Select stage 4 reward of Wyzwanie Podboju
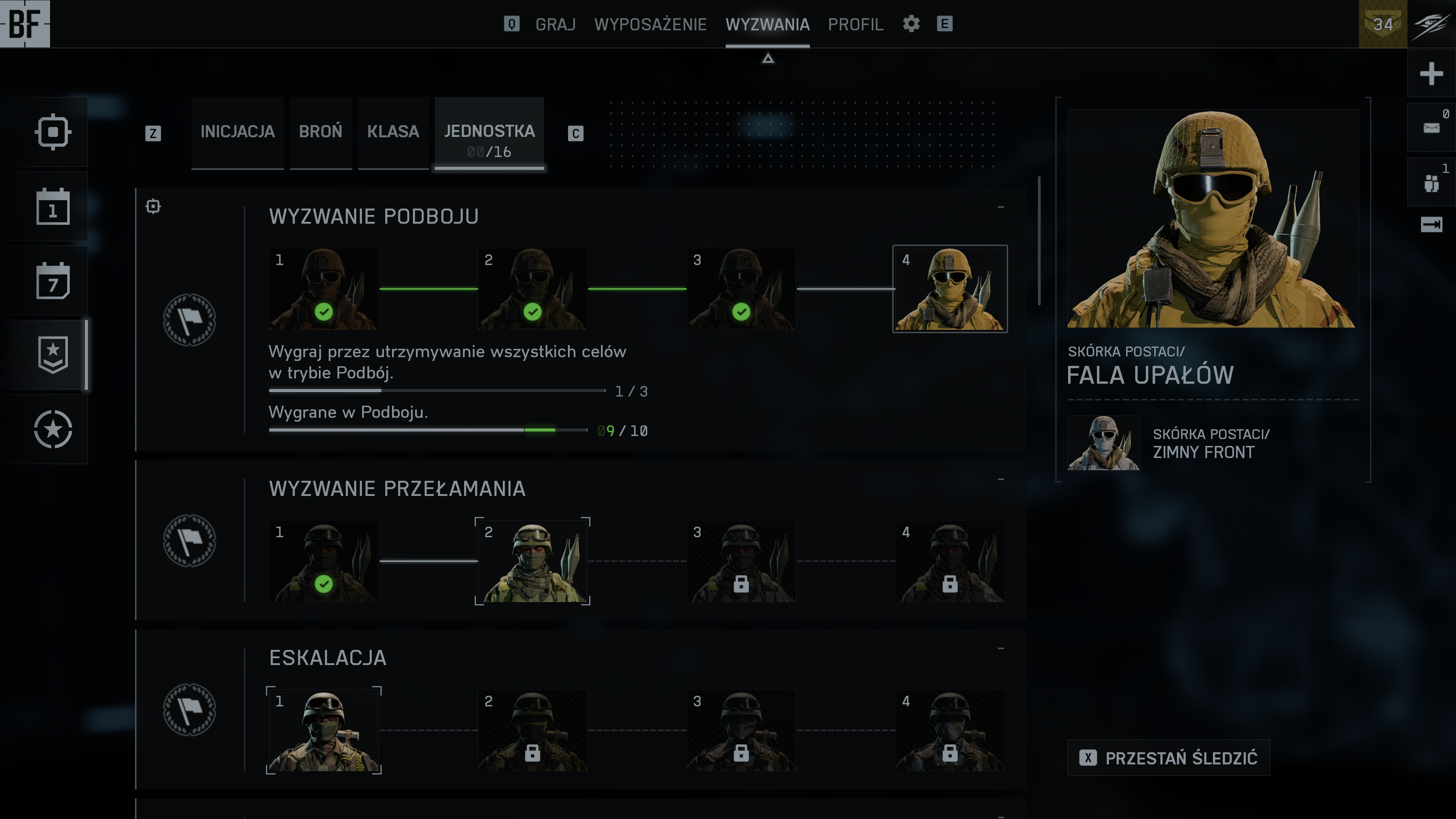 click(949, 289)
